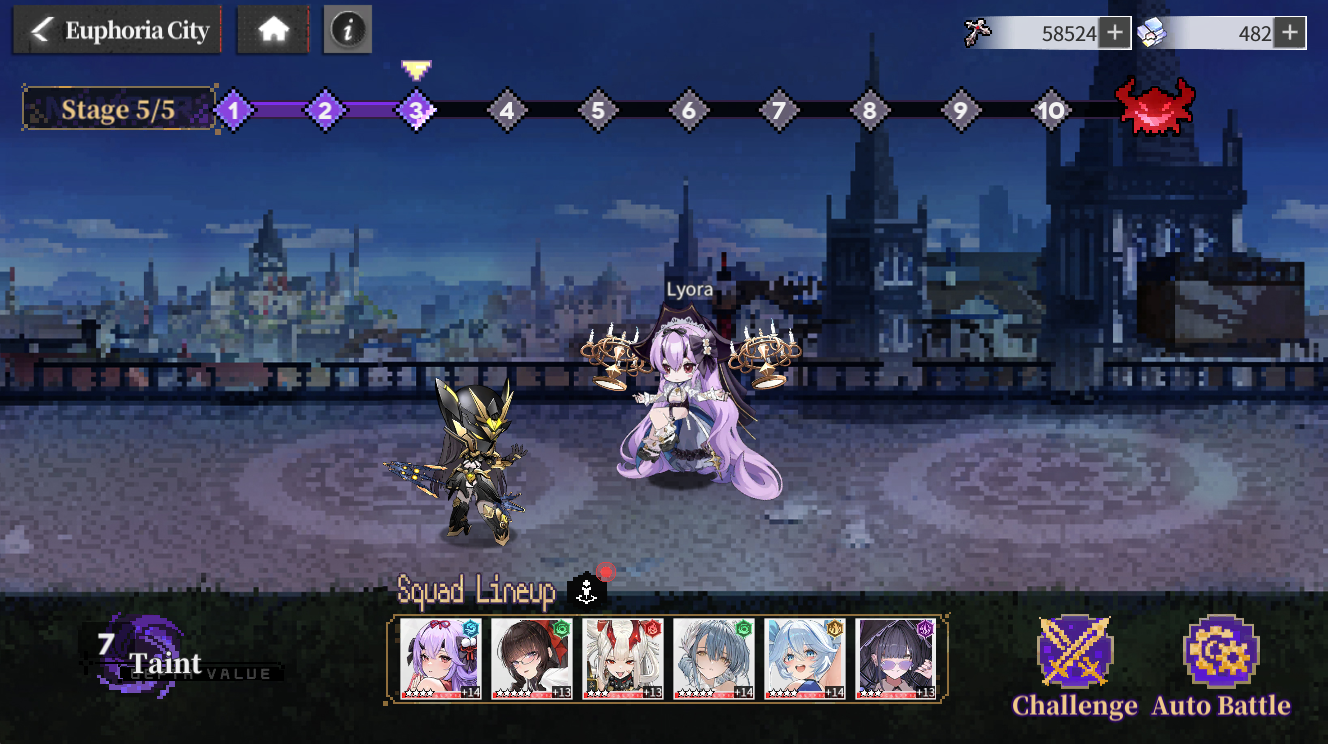Screen dimensions: 1328x744
Task: Select stage node 5
Action: tap(597, 110)
